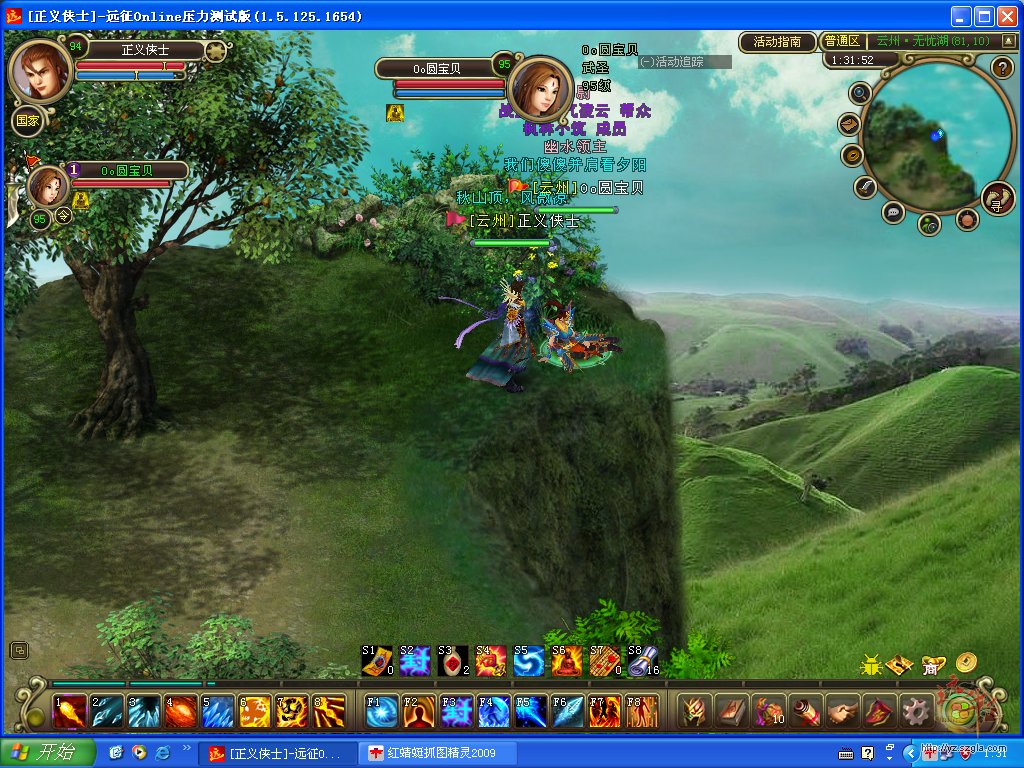Click the minimap view
The width and height of the screenshot is (1024, 768).
(922, 135)
